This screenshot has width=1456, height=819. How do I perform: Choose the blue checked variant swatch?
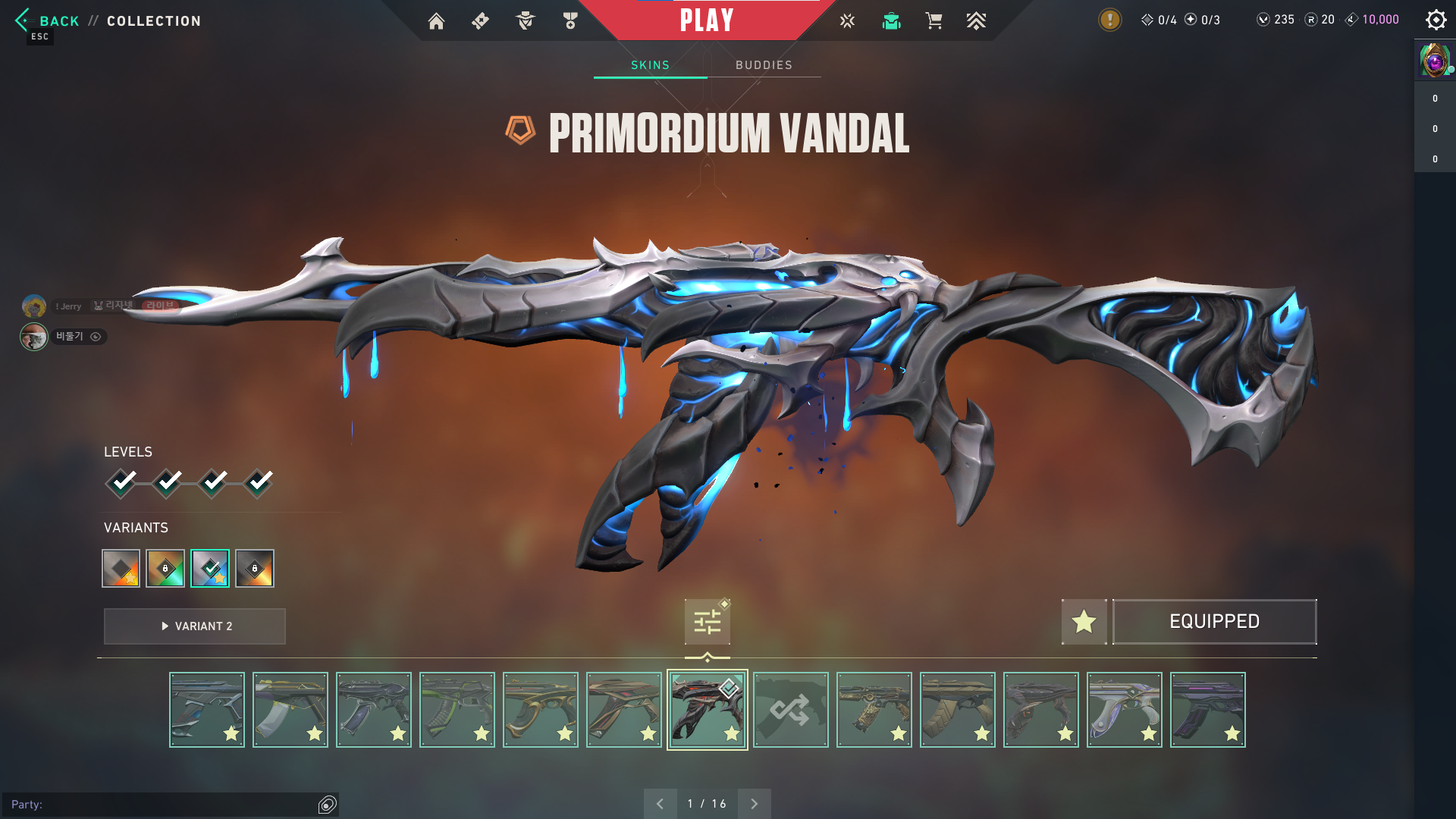coord(210,569)
